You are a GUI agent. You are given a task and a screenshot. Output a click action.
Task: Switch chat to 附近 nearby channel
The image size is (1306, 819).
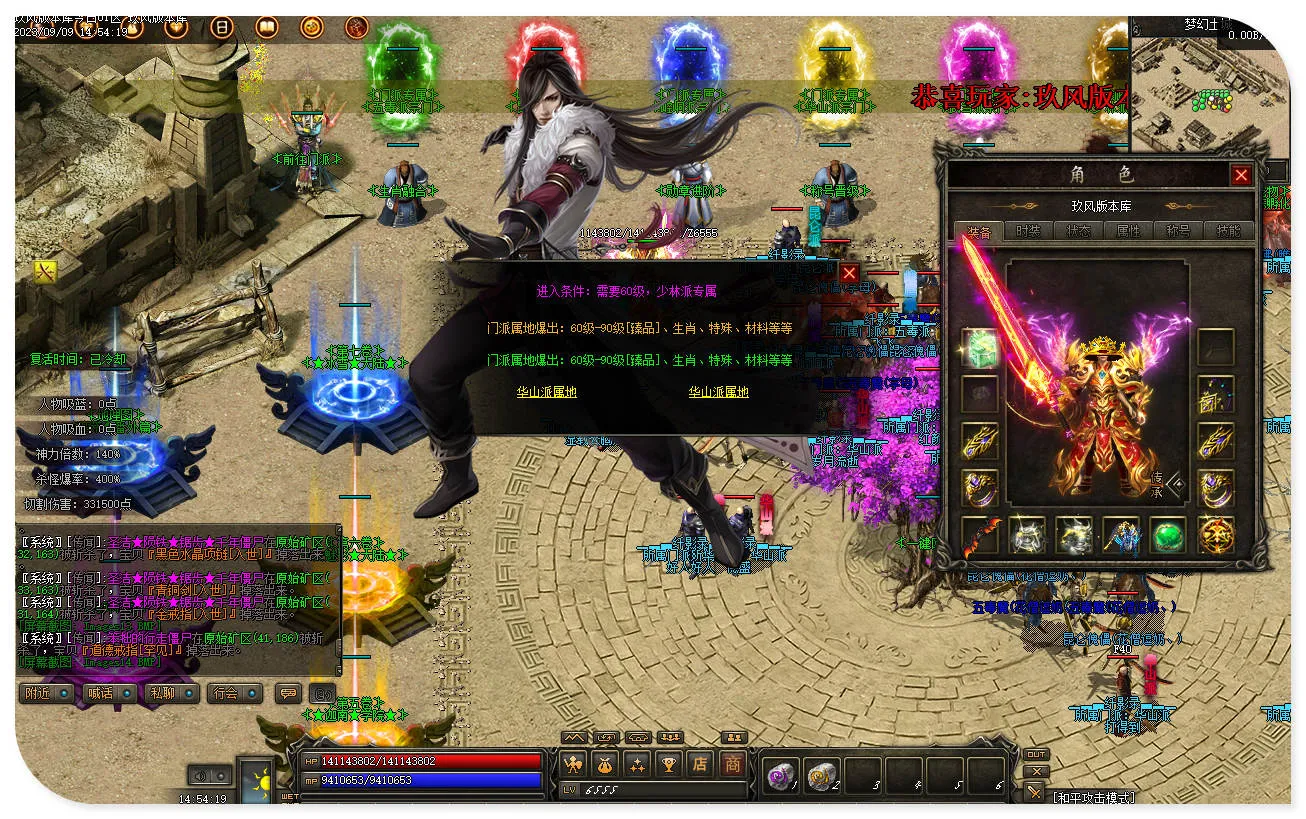[x=46, y=693]
